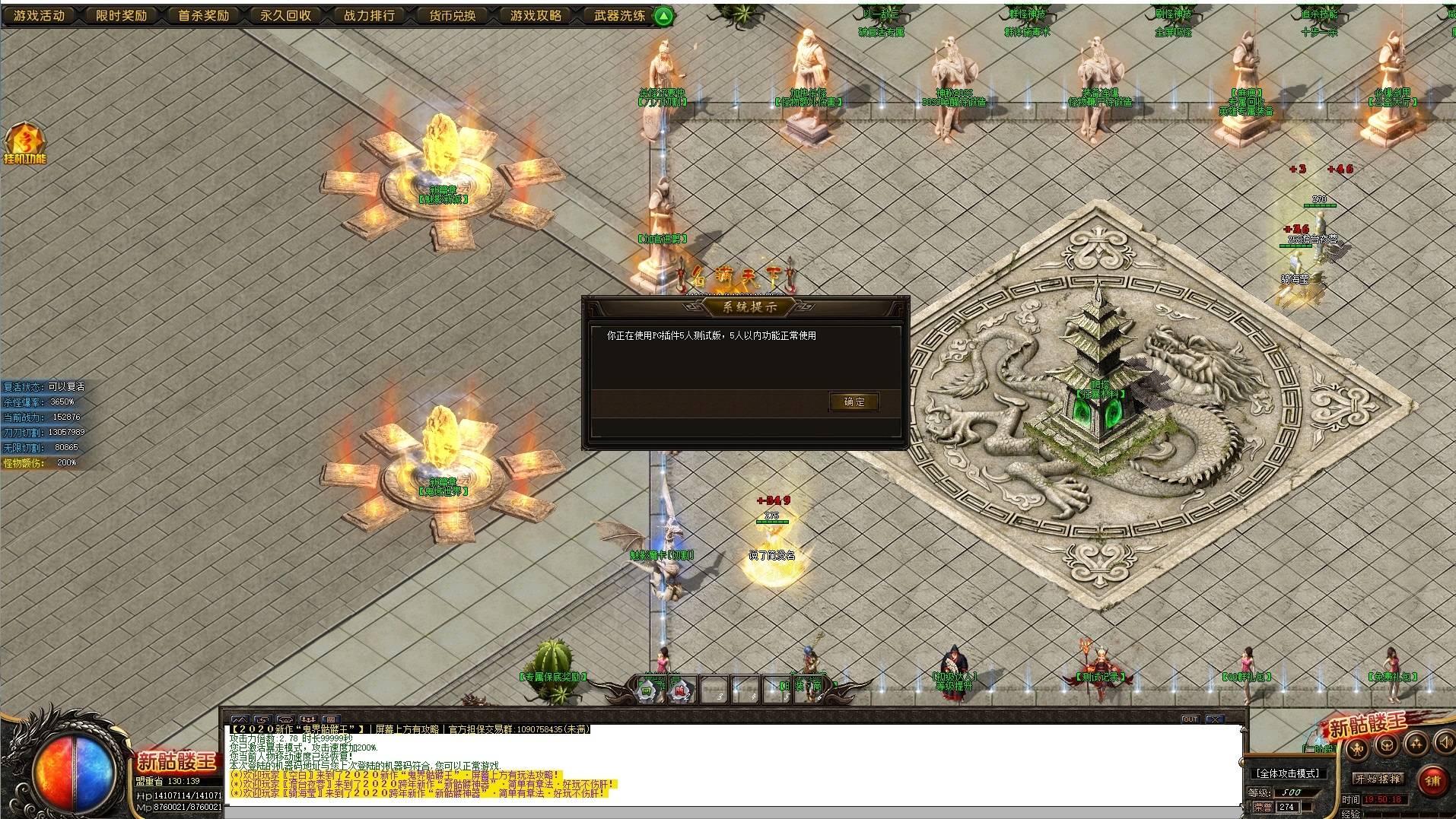Open the red 铺 shop button
Screen dimensions: 1456x819
(x=1432, y=780)
